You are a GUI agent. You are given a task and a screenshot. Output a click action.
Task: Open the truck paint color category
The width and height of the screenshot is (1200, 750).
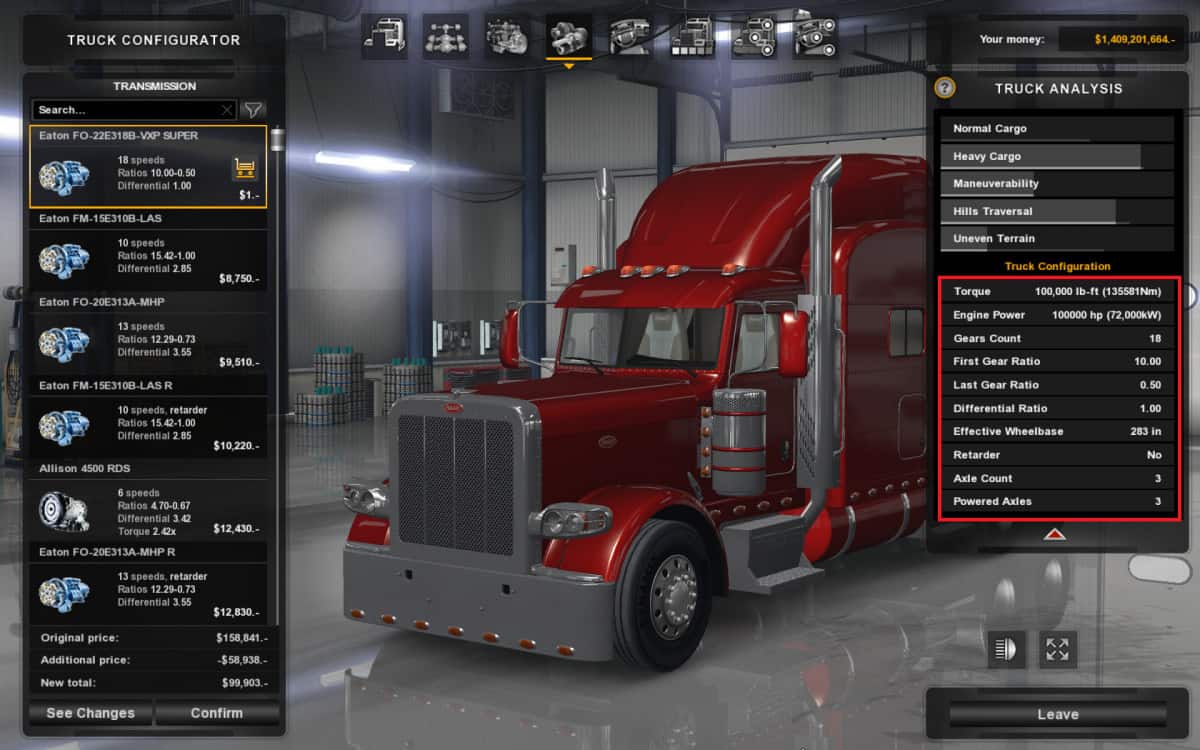[x=692, y=38]
